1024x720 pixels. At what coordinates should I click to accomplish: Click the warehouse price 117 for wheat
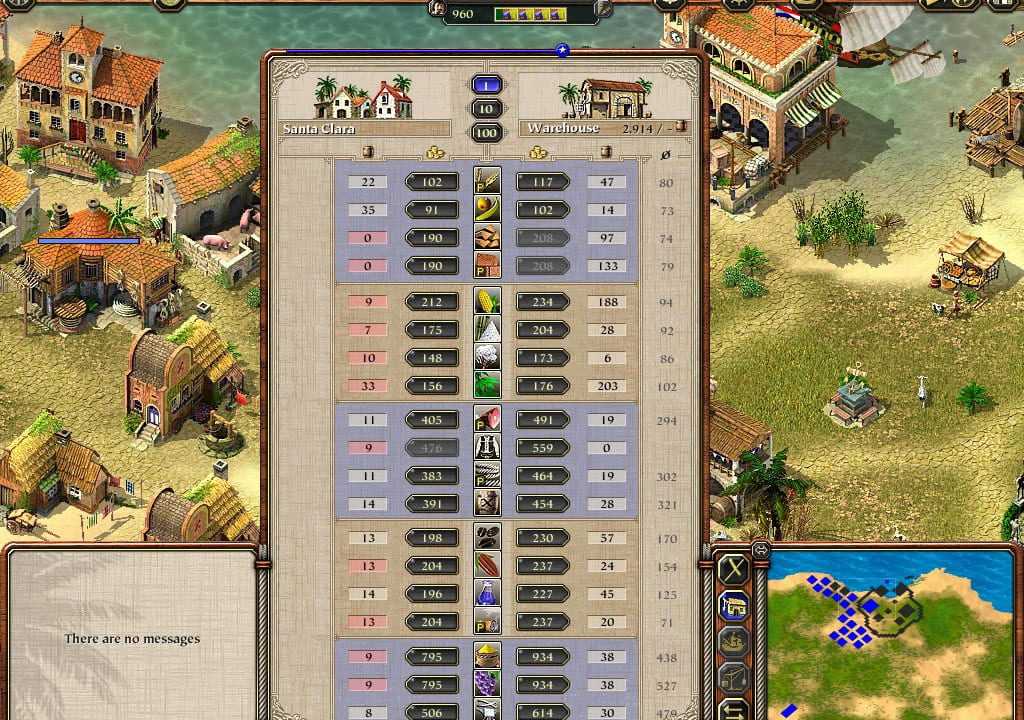coord(543,183)
